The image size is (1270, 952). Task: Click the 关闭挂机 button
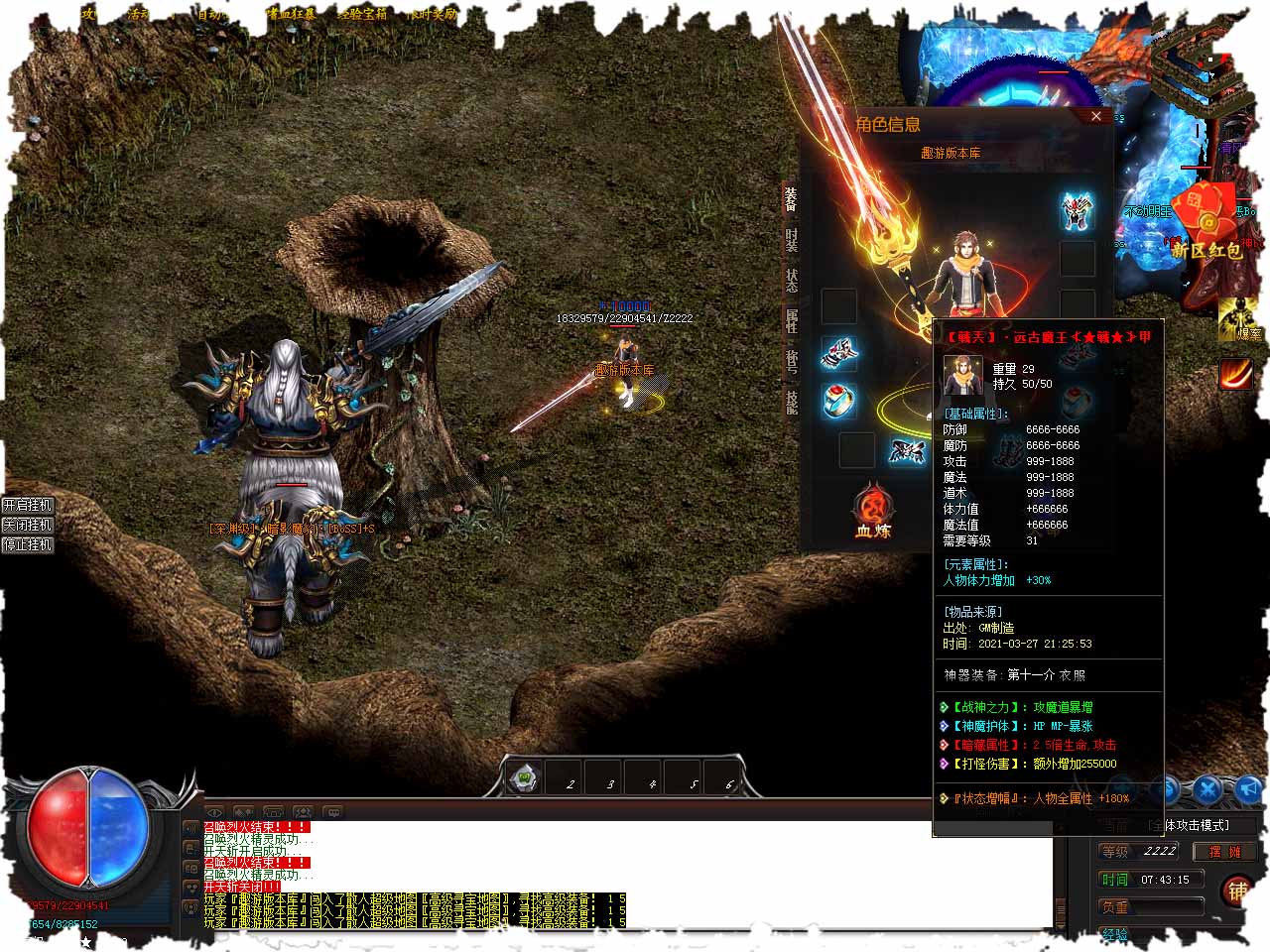pyautogui.click(x=27, y=525)
